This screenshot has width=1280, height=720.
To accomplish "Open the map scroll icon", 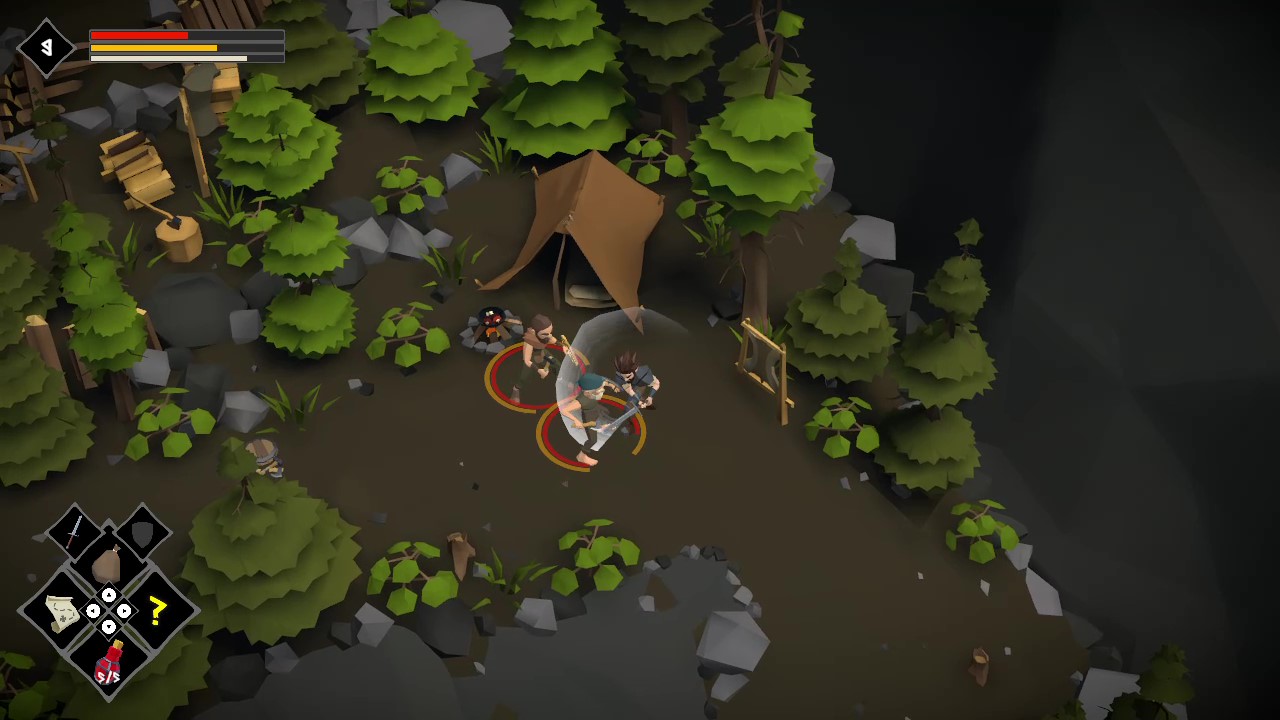I will tap(61, 612).
